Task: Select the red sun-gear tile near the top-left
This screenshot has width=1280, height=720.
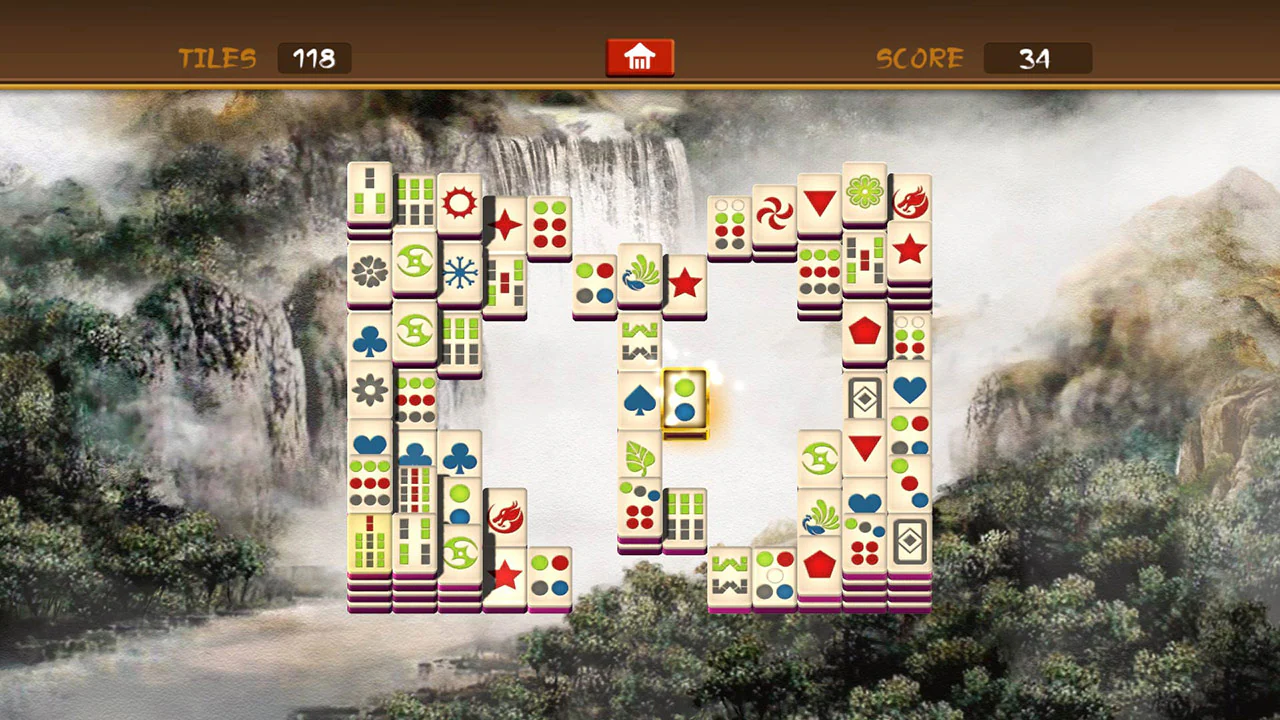Action: coord(458,203)
